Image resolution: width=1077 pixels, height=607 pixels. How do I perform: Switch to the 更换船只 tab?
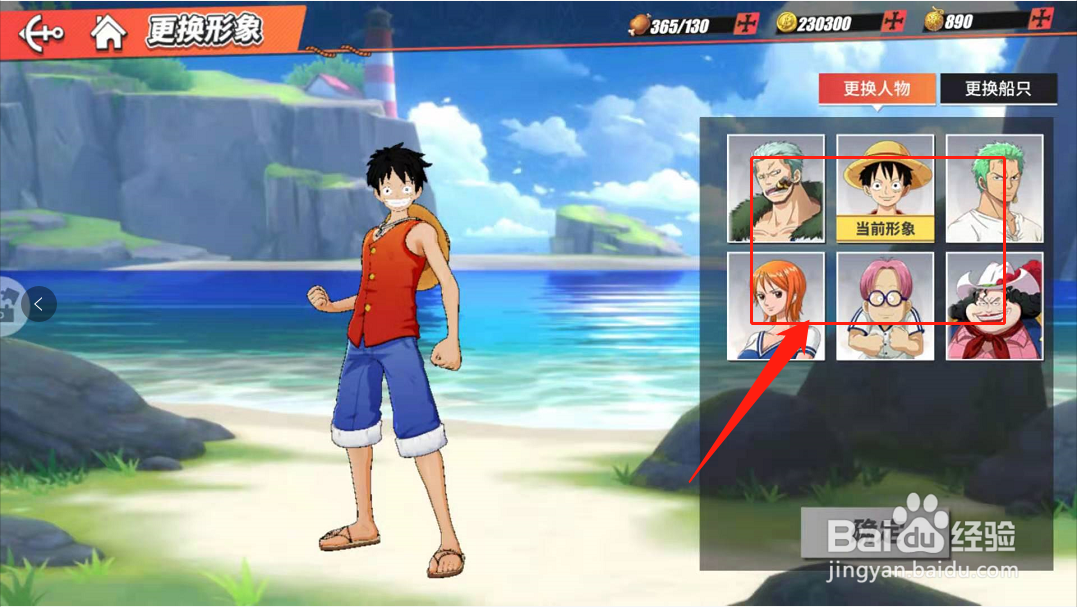(x=998, y=89)
